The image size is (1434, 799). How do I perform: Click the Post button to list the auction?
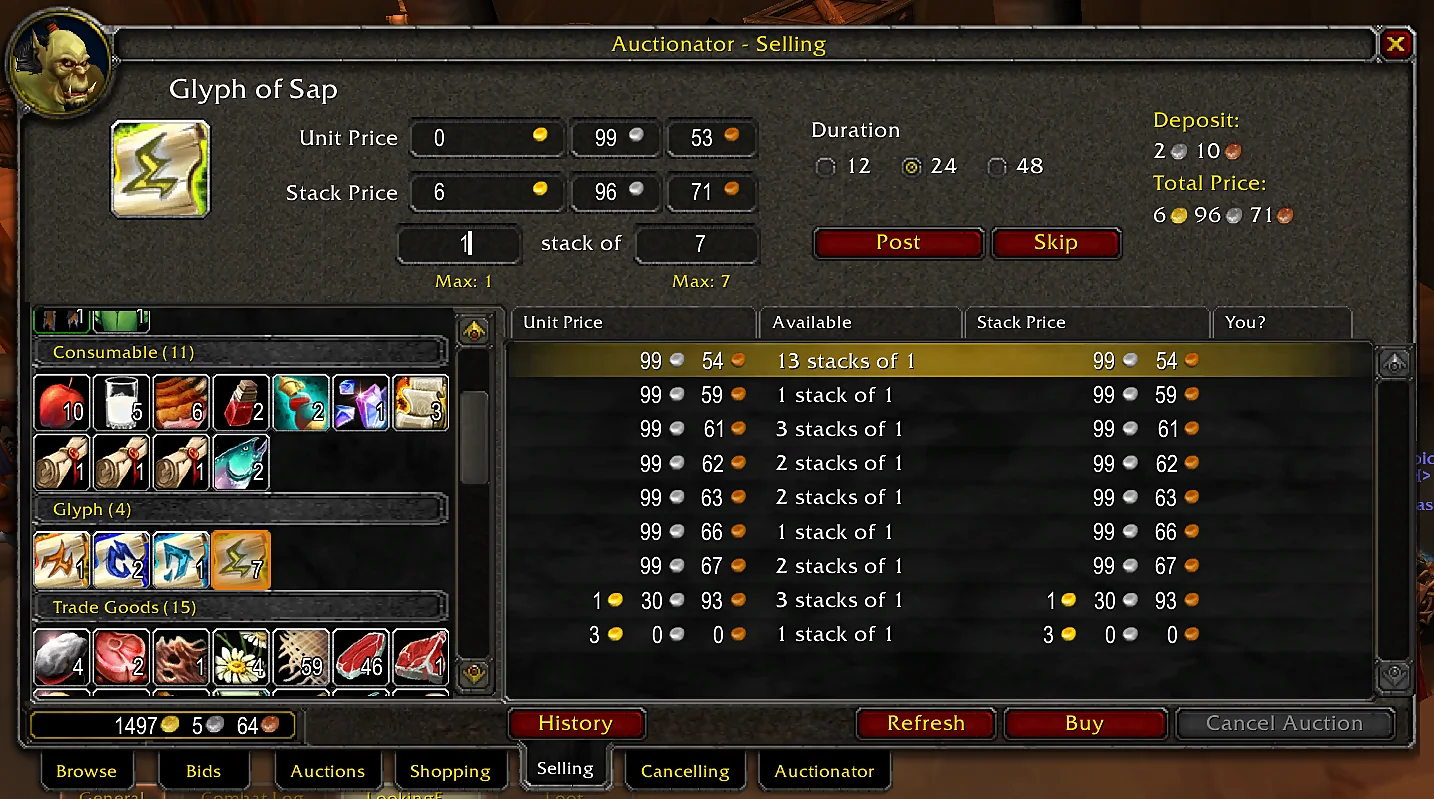897,242
